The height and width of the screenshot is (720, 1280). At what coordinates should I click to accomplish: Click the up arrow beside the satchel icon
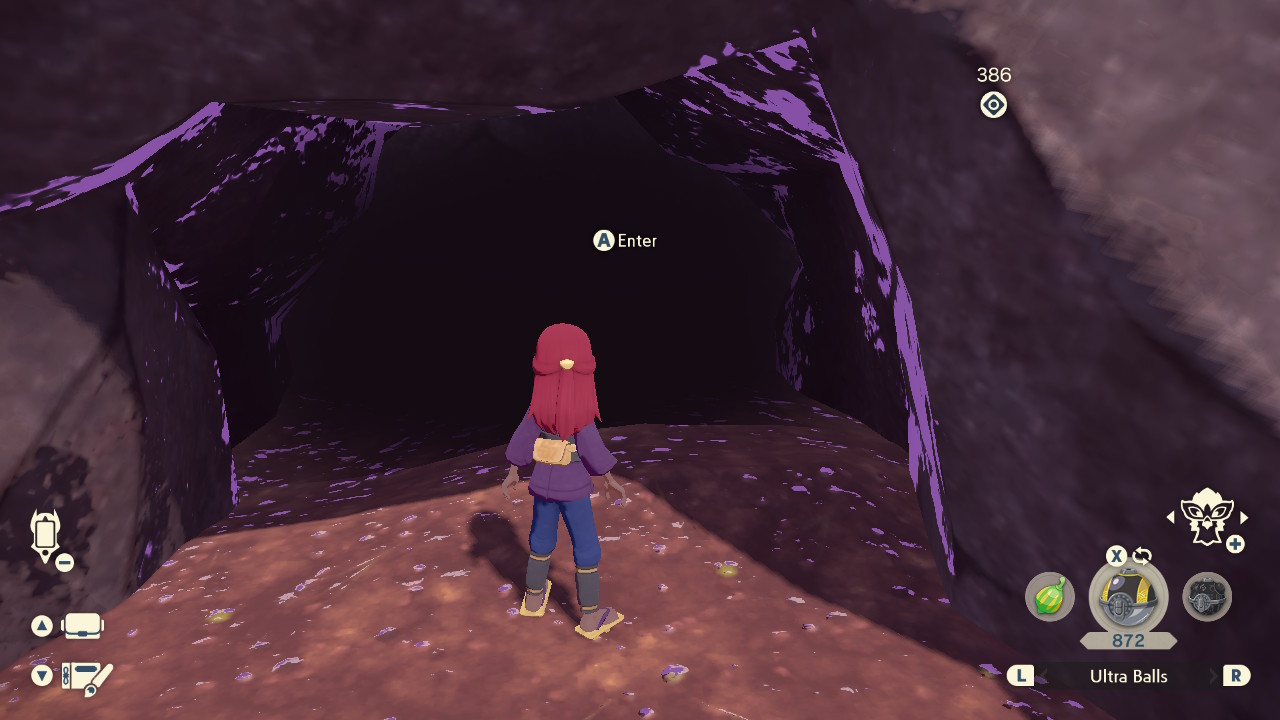[40, 628]
